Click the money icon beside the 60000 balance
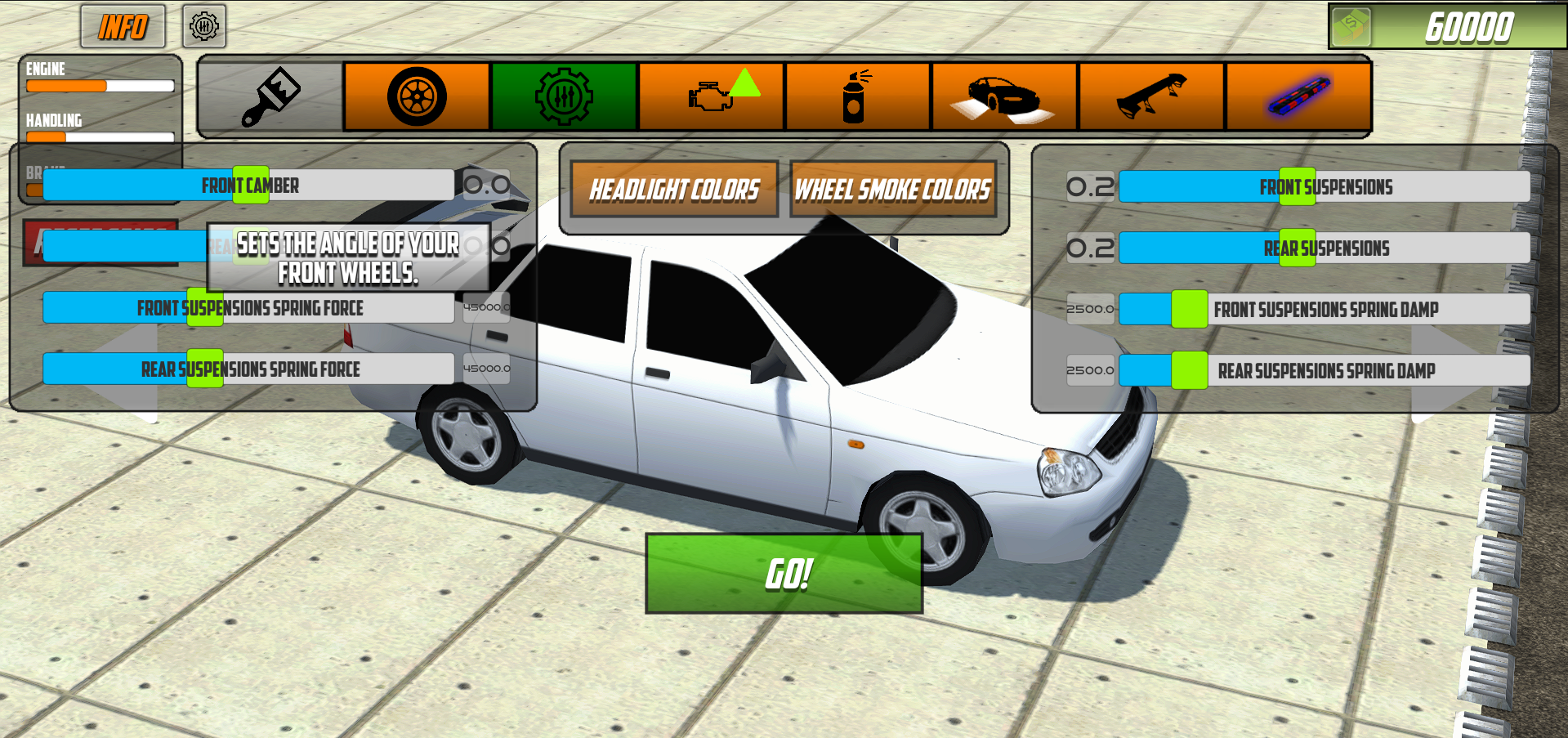This screenshot has height=738, width=1568. [x=1350, y=25]
